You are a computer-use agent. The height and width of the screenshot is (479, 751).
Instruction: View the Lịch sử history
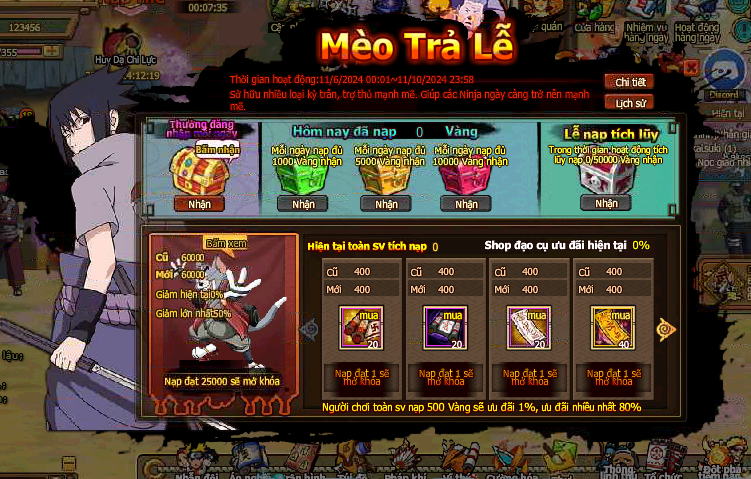click(x=629, y=102)
